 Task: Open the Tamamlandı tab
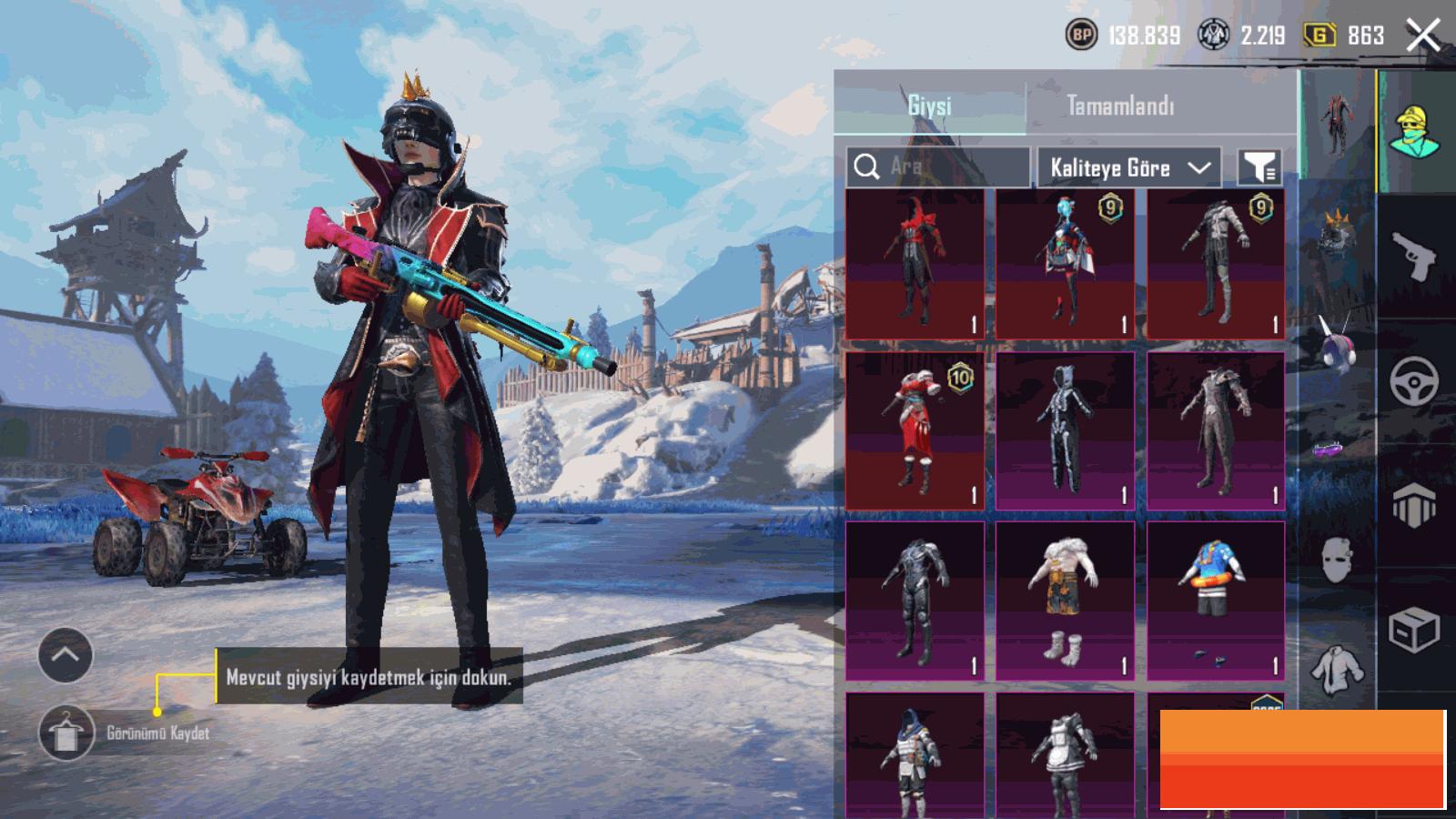click(x=1120, y=106)
